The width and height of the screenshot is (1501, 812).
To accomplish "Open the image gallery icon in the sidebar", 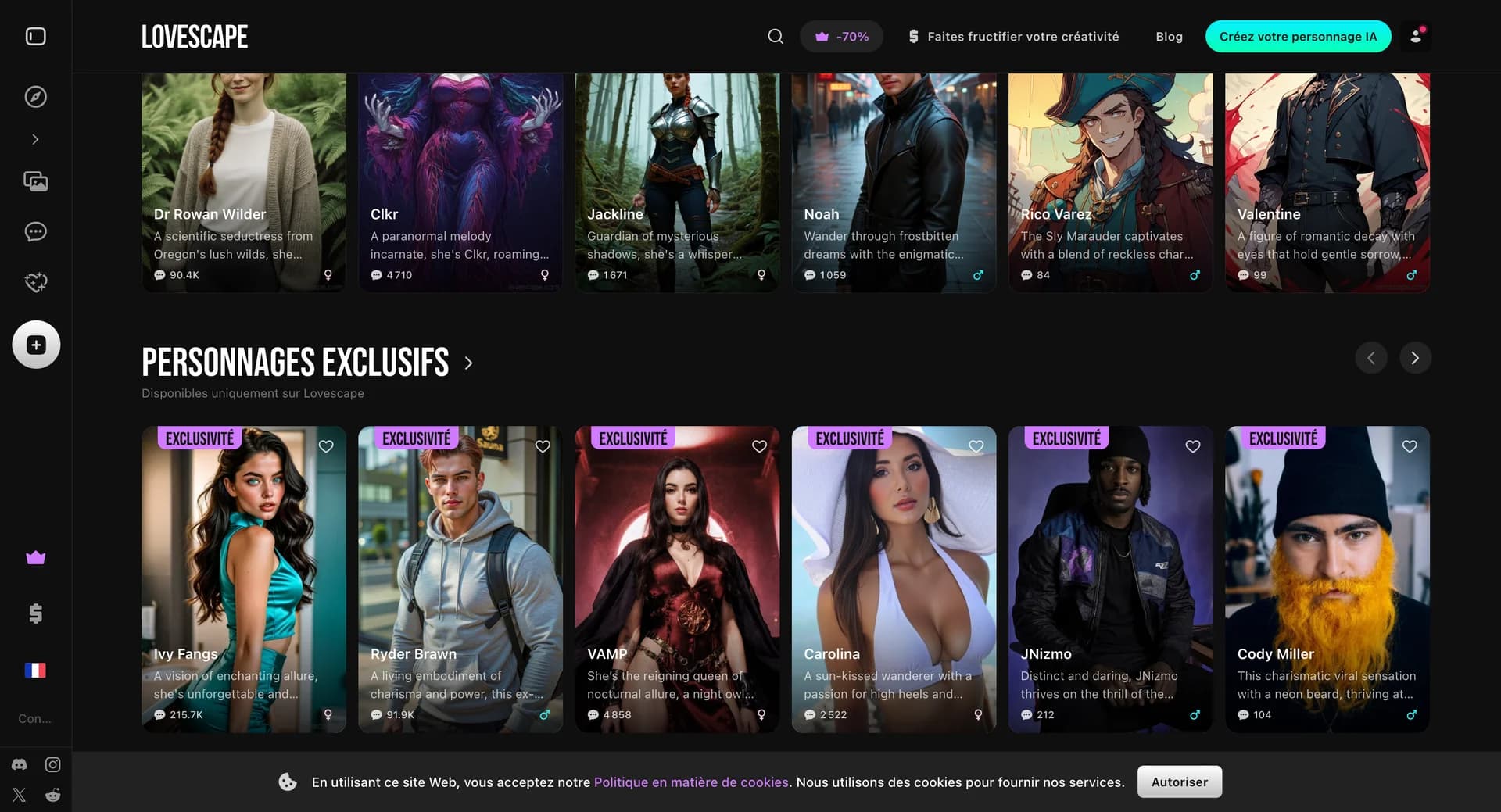I will (x=35, y=181).
